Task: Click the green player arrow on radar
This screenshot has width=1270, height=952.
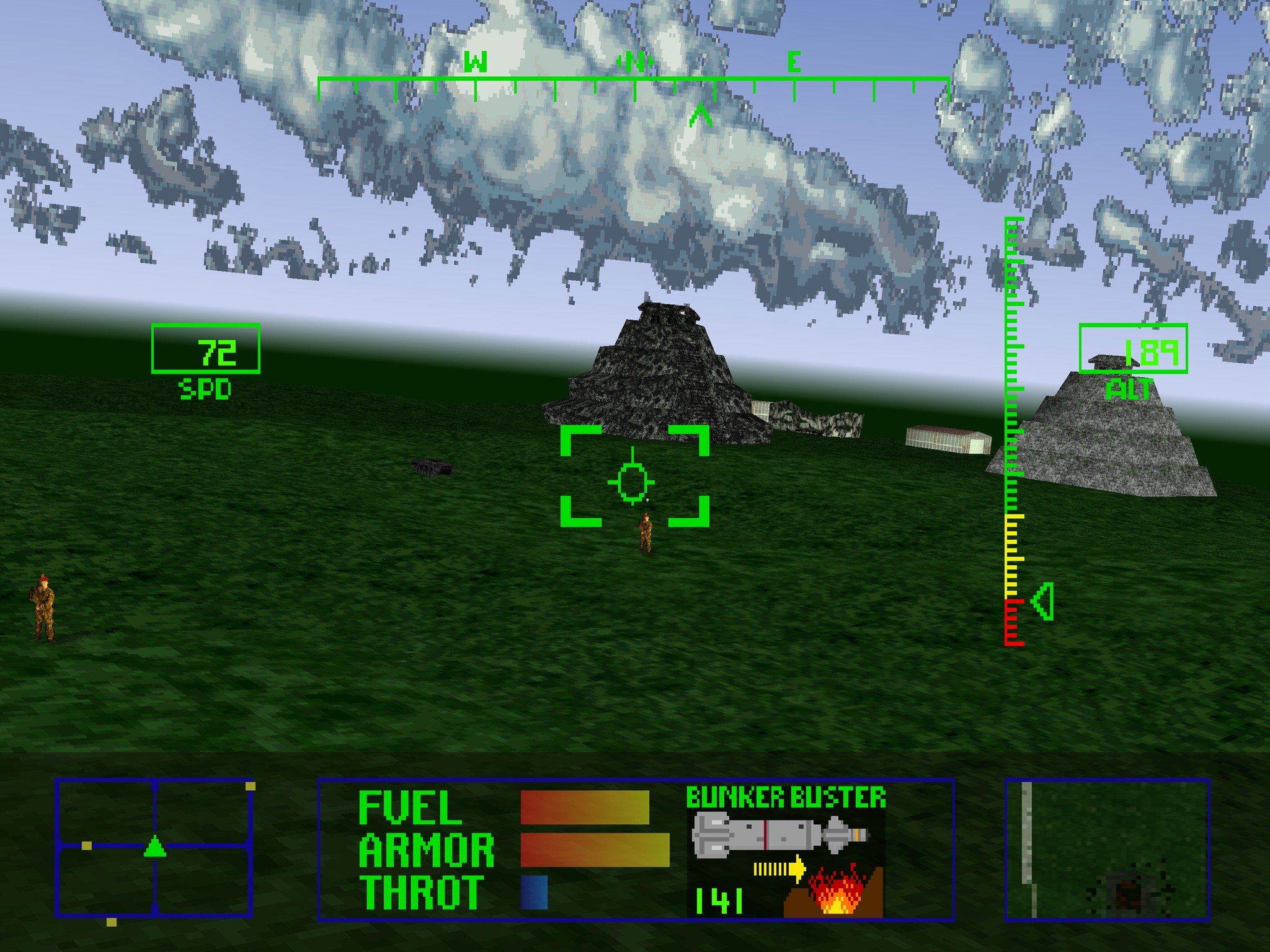Action: coord(154,847)
